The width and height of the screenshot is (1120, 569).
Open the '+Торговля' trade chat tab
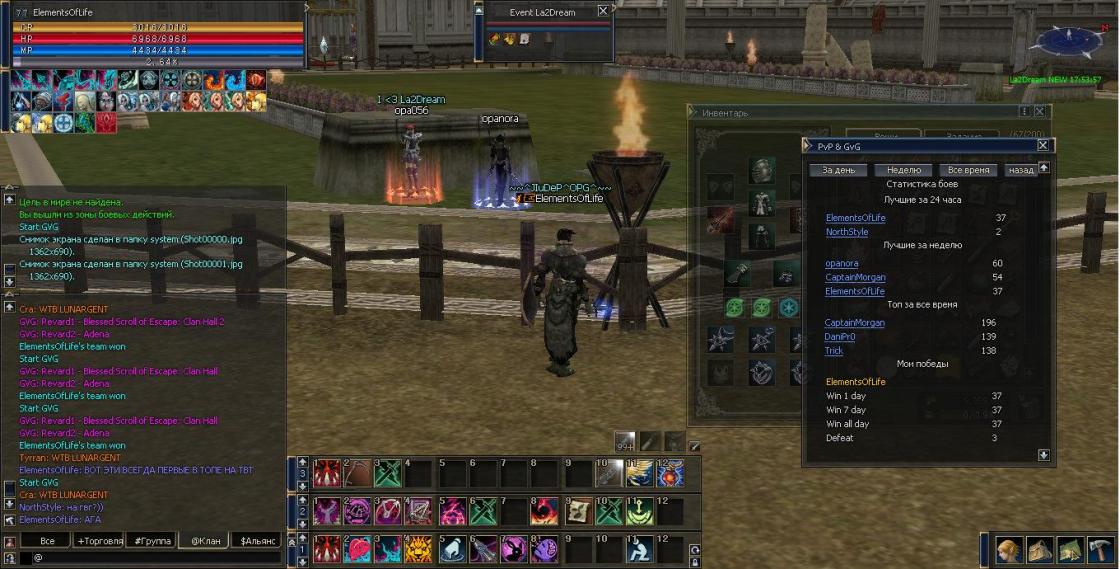[x=100, y=540]
